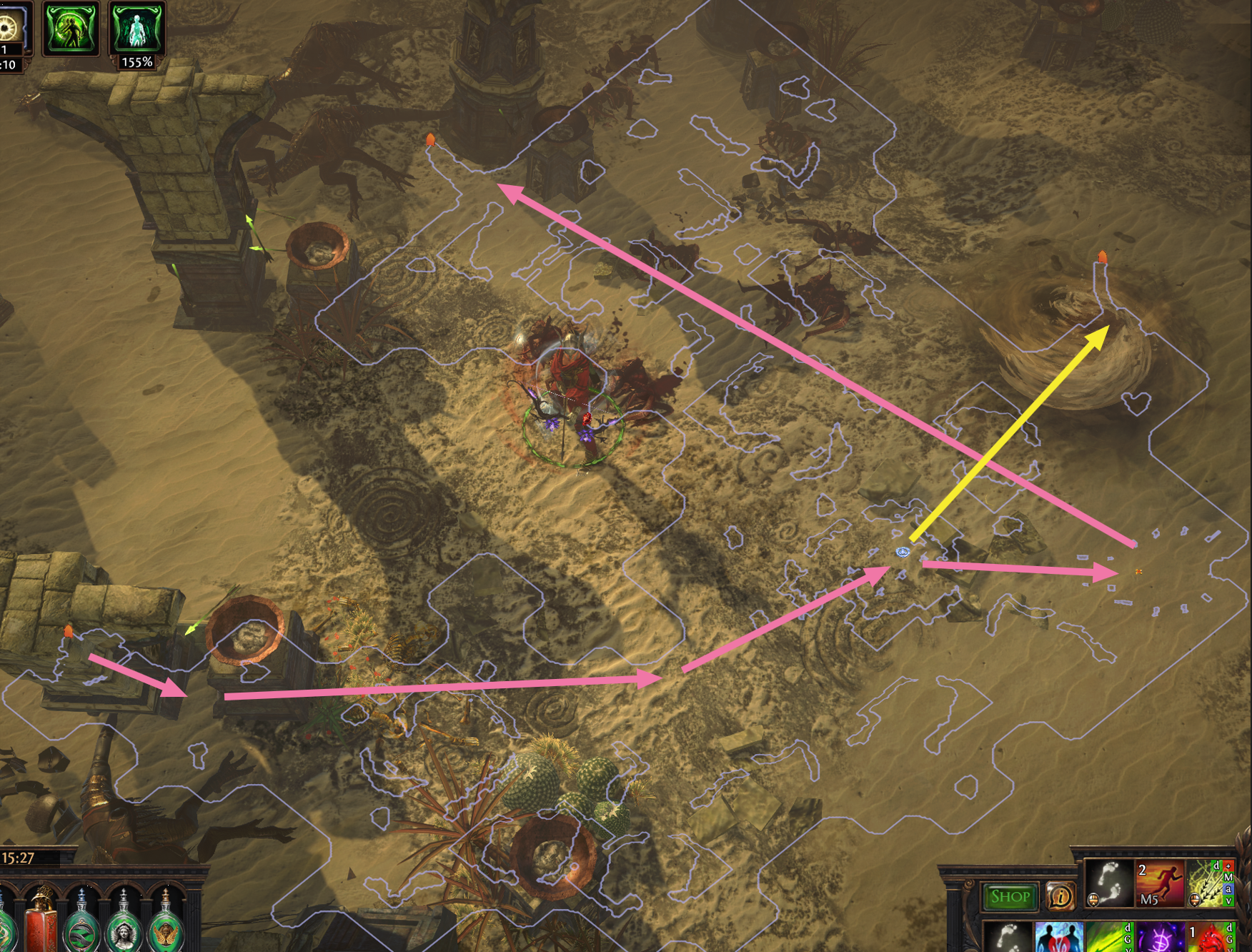
Task: Click the 15:27 timer display above the flasks
Action: (19, 858)
